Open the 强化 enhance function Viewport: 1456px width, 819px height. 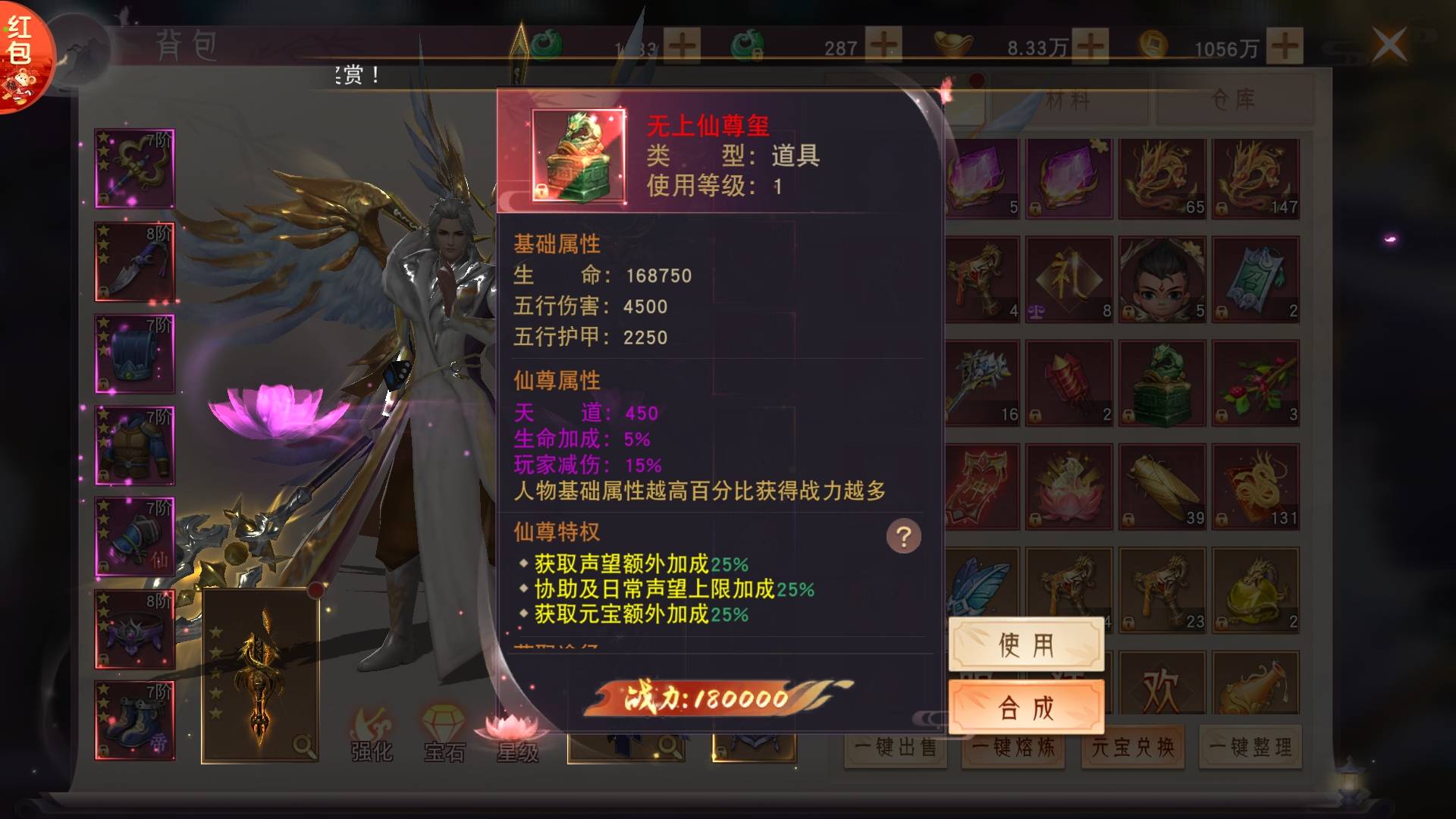point(372,736)
